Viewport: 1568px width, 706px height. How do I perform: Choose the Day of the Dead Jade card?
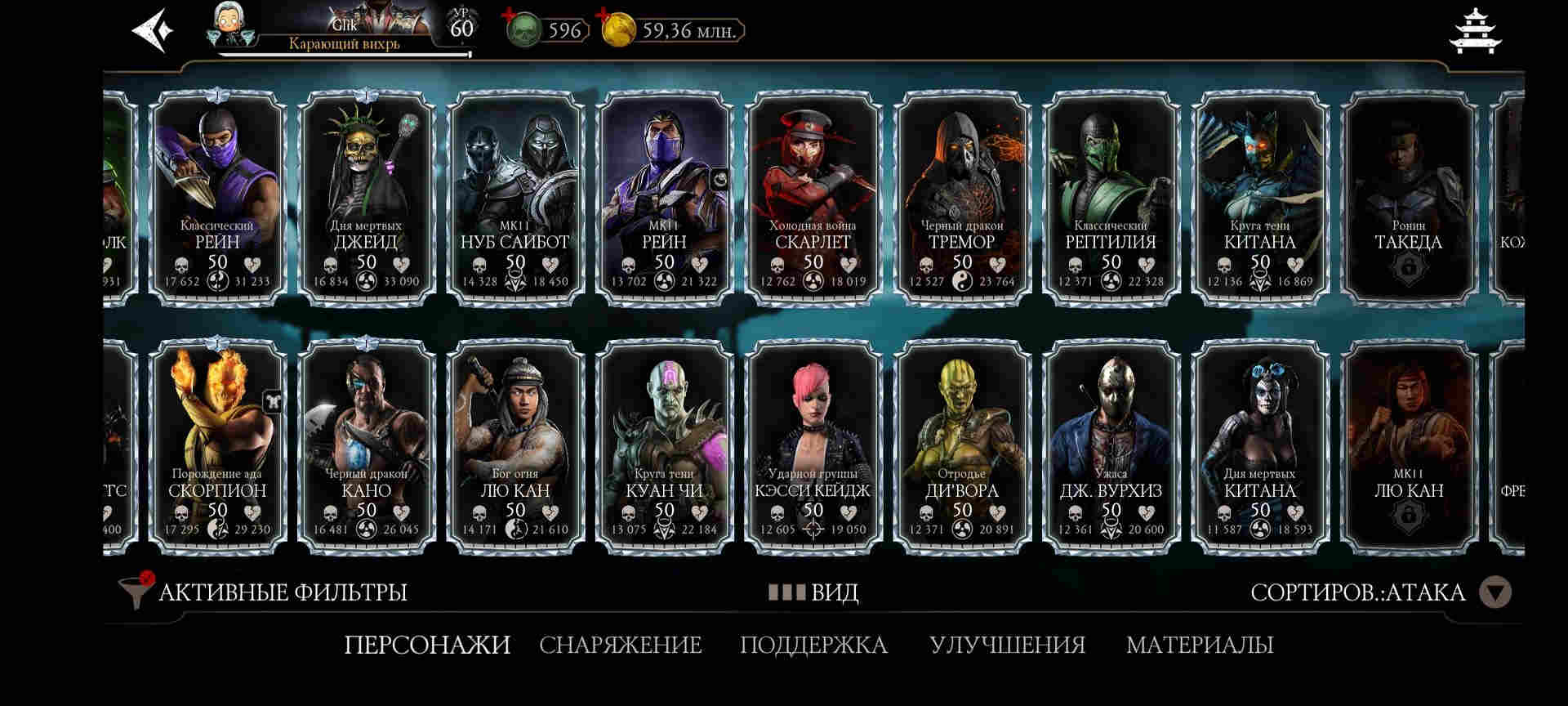point(366,198)
